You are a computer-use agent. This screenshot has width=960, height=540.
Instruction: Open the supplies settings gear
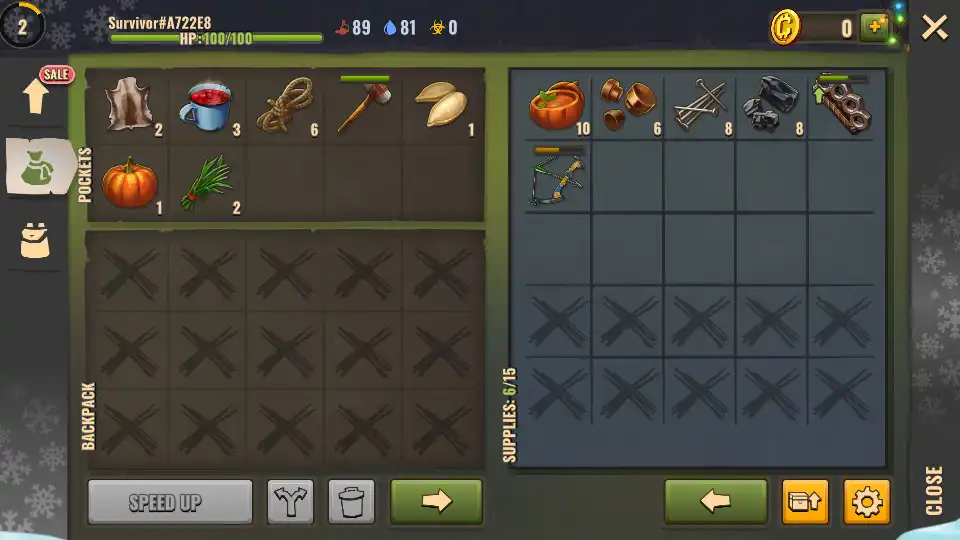[x=866, y=502]
